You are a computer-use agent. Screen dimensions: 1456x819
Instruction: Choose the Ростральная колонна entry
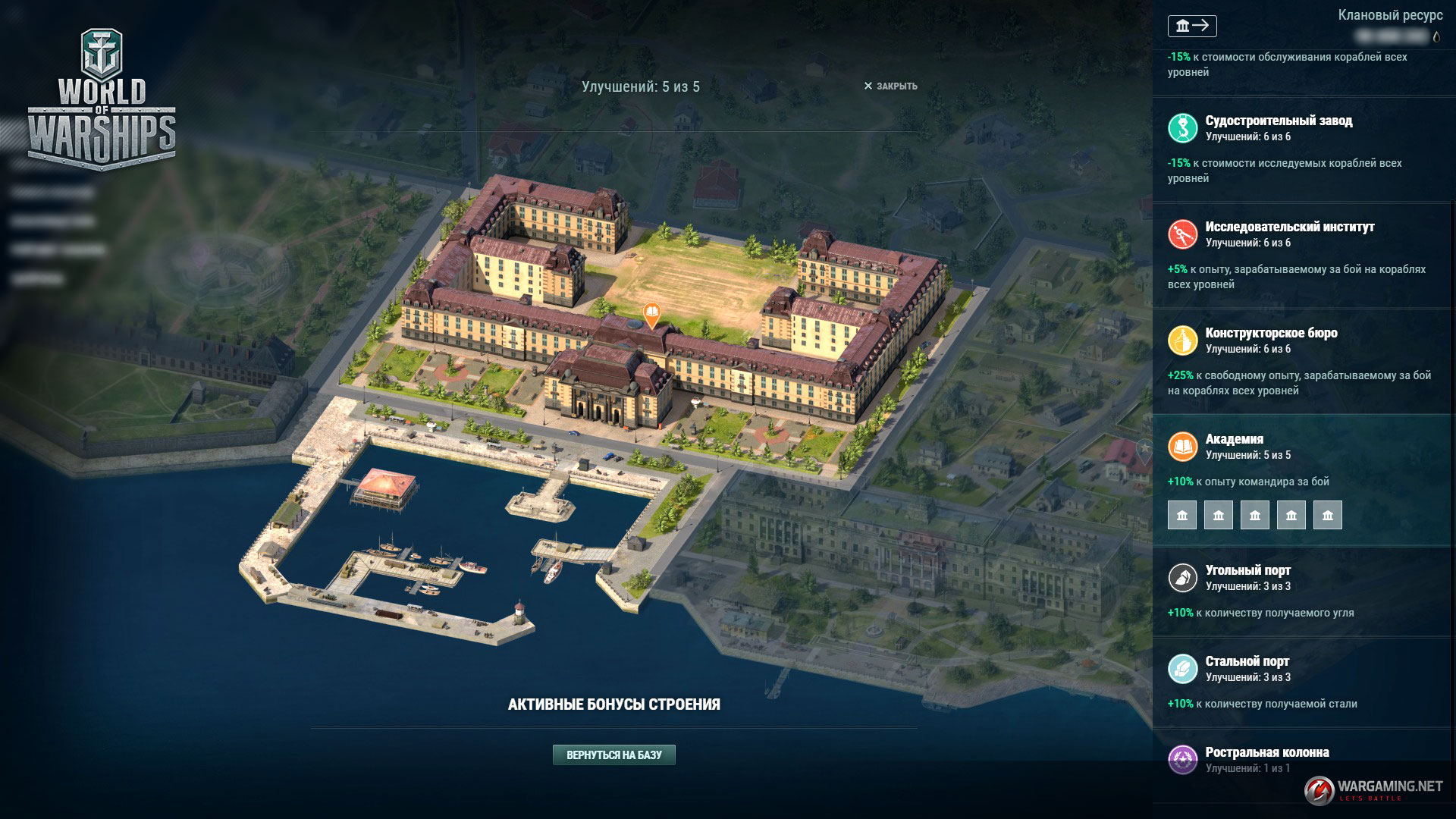1266,753
